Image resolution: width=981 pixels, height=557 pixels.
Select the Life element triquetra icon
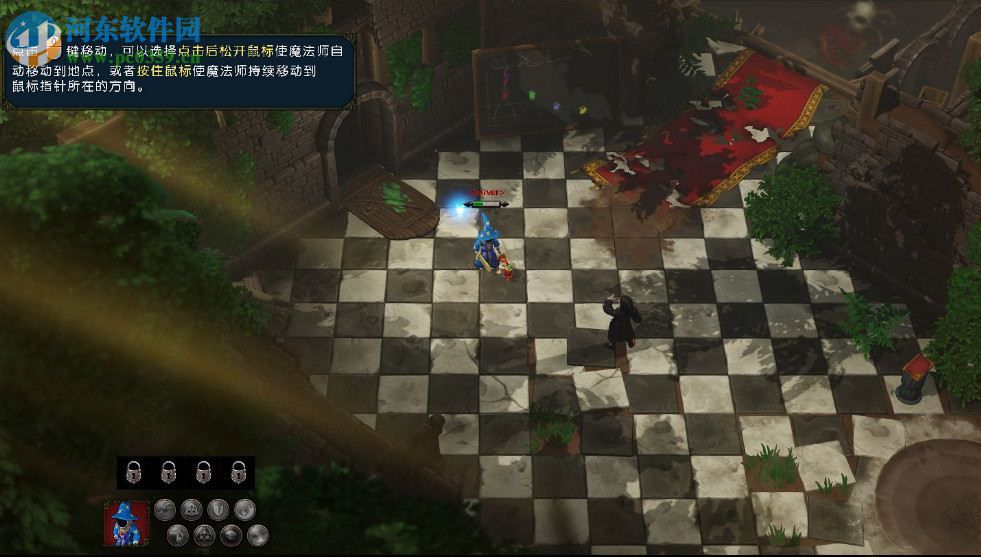click(x=191, y=510)
